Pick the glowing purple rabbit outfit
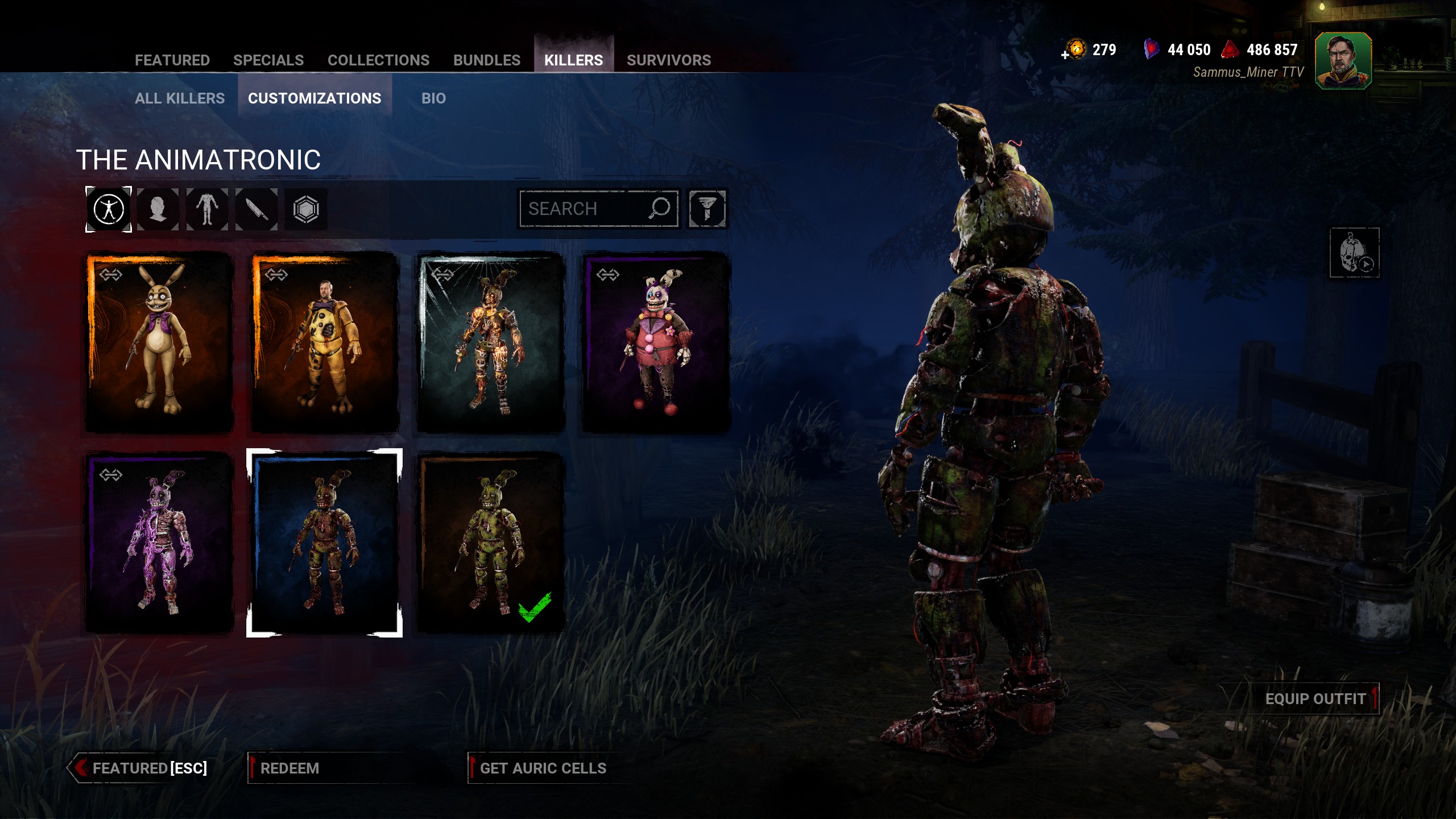This screenshot has width=1456, height=819. tap(159, 543)
